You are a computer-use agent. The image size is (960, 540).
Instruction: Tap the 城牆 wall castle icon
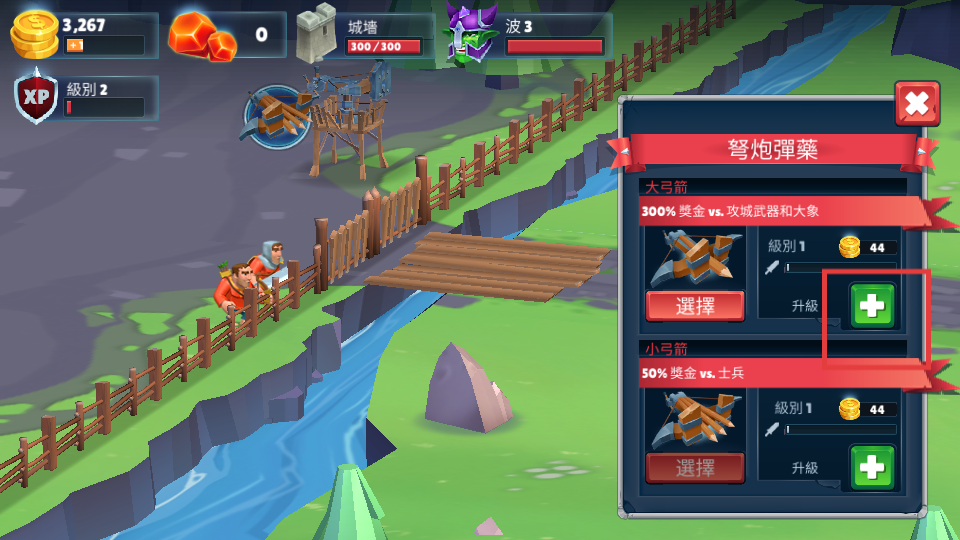318,34
